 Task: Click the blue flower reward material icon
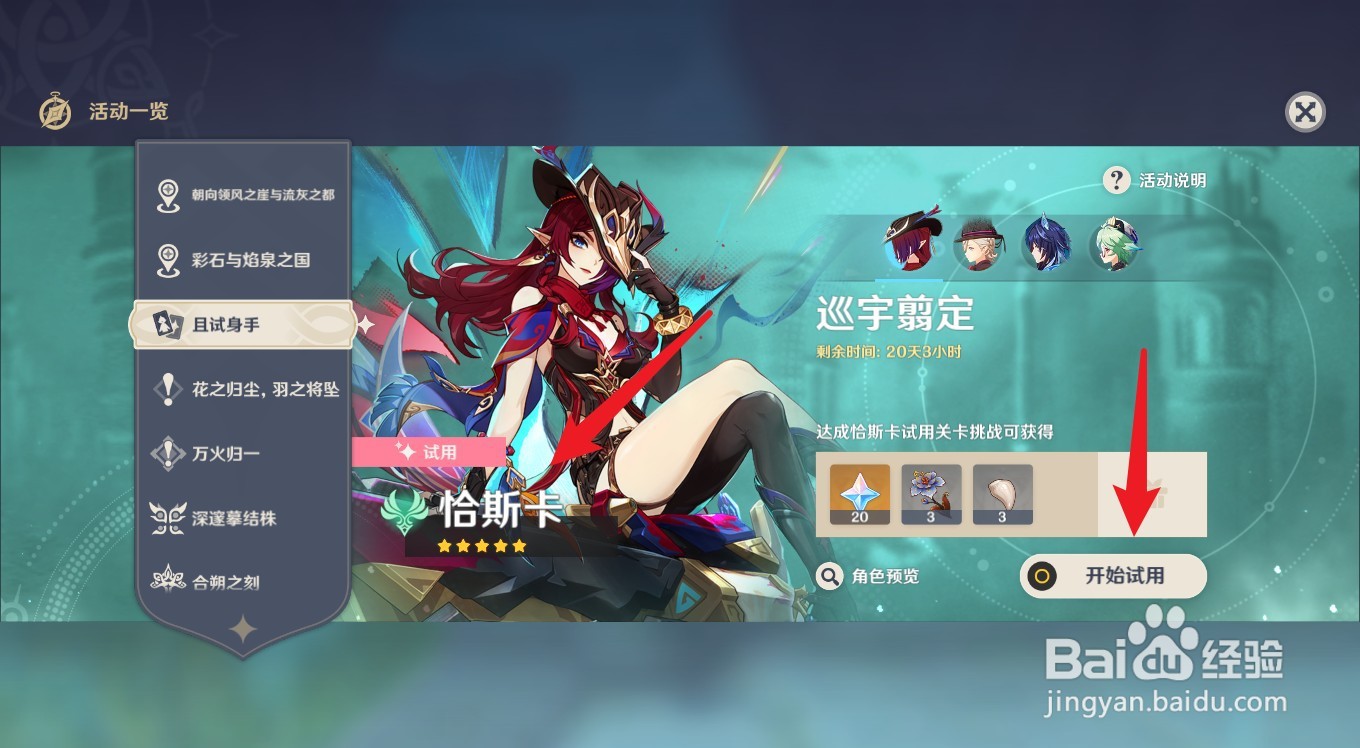[931, 492]
